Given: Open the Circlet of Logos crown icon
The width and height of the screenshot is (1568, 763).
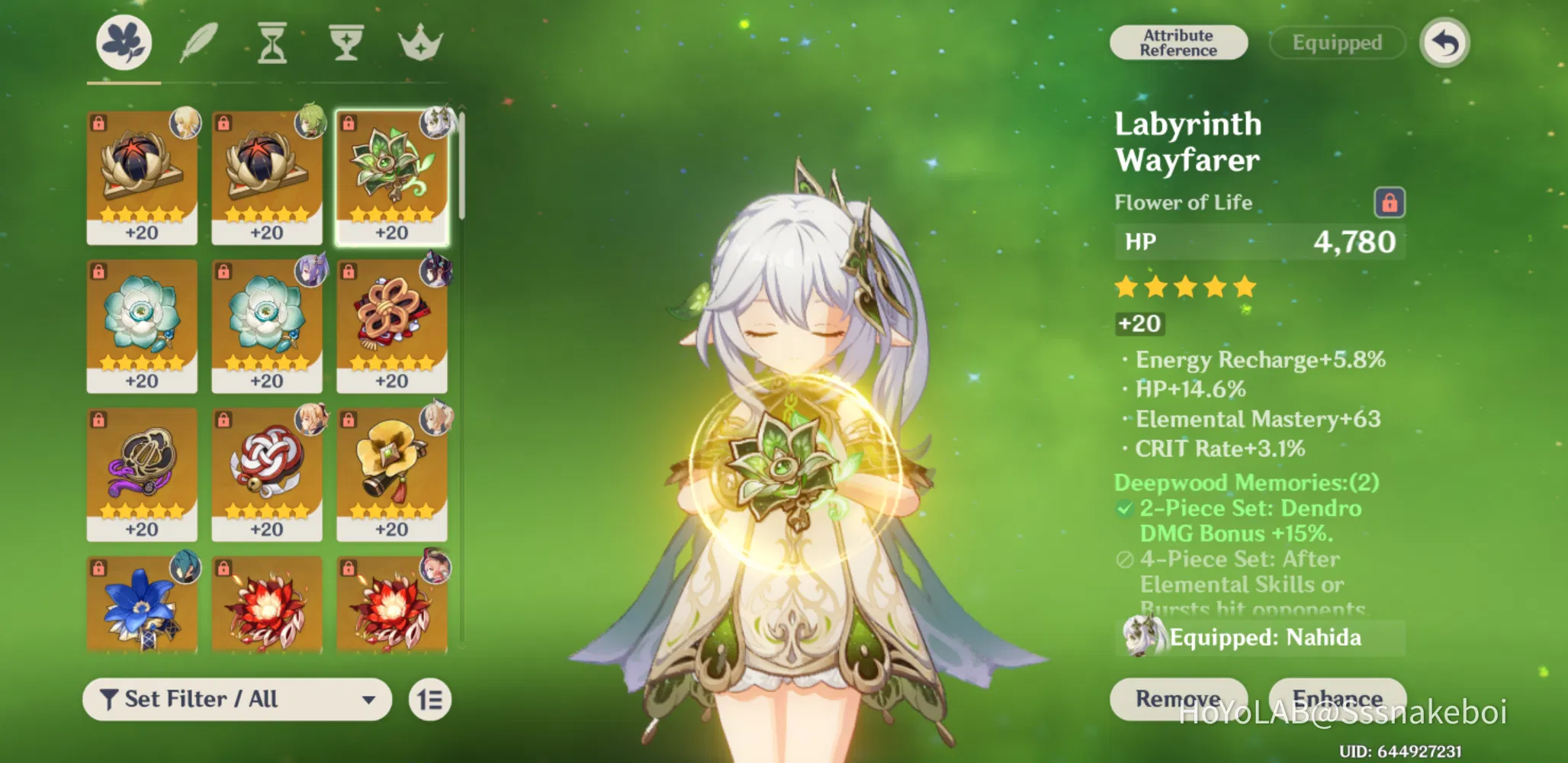Looking at the screenshot, I should click(418, 43).
